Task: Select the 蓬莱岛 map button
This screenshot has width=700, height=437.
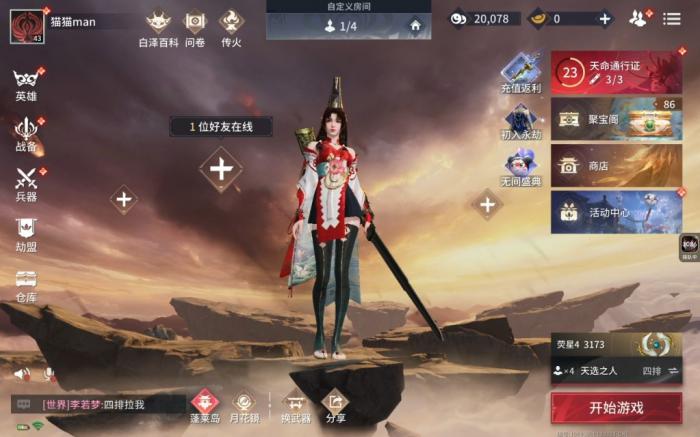Action: click(204, 405)
